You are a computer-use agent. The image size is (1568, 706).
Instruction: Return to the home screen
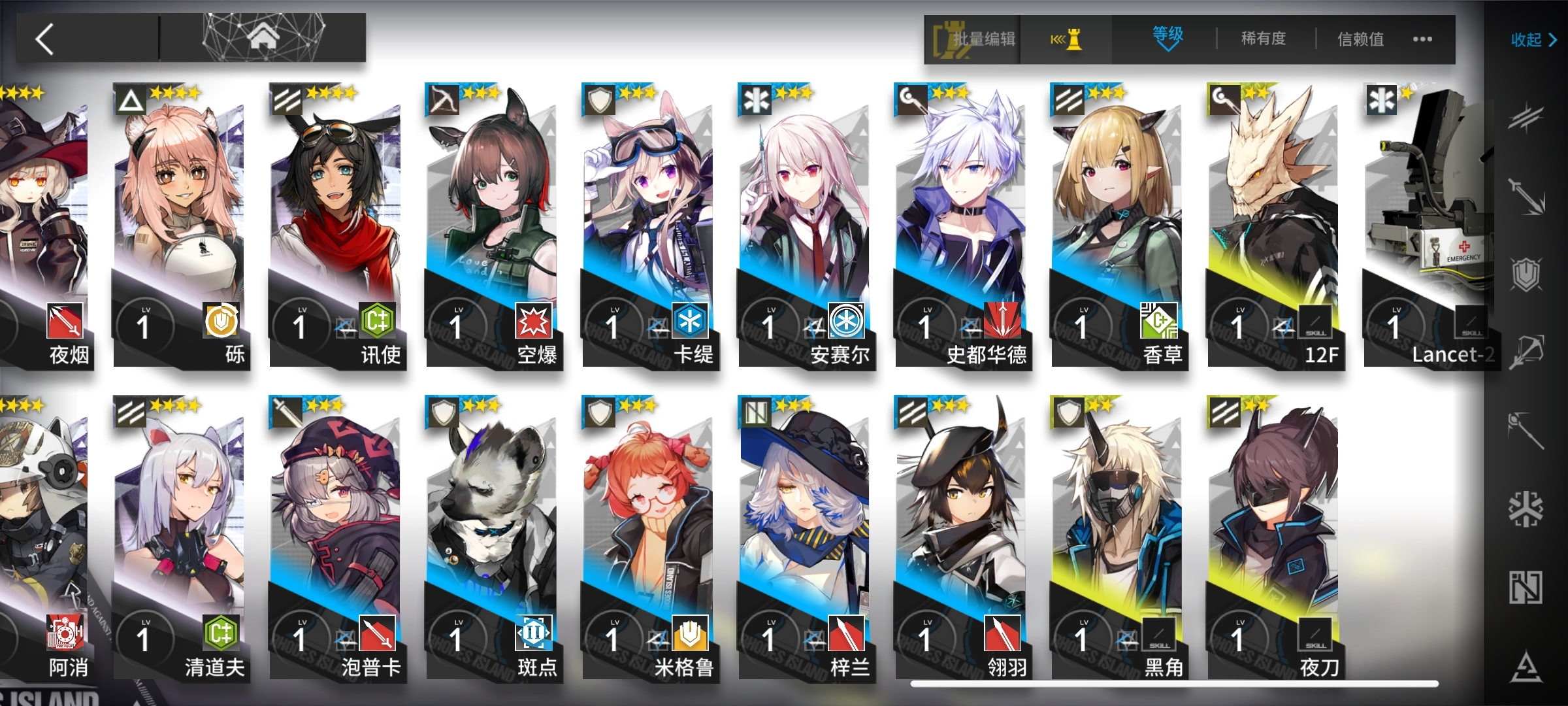pos(263,38)
